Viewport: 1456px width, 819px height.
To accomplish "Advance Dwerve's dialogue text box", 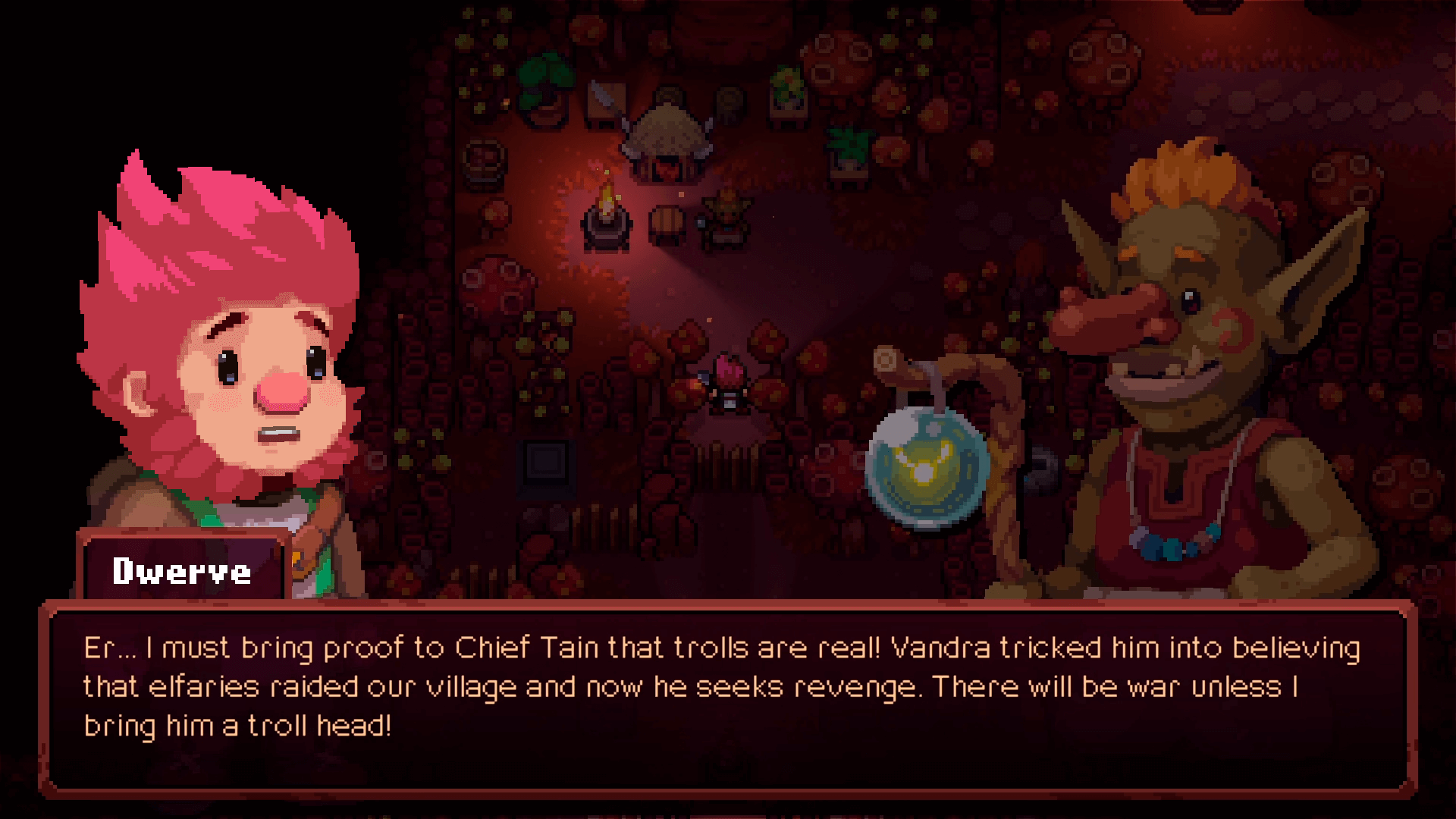I will 726,696.
